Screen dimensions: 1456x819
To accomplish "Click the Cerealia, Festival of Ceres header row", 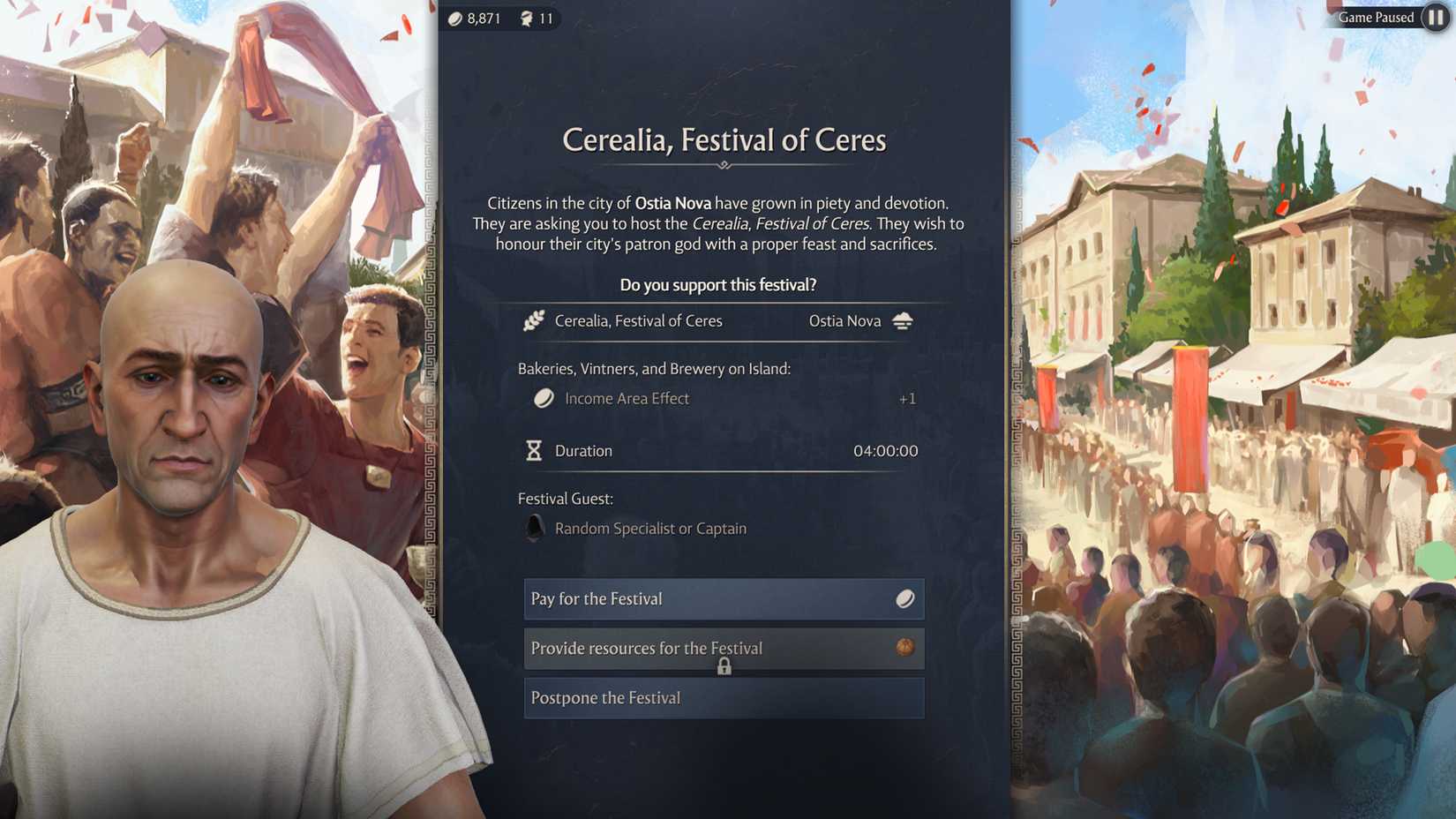I will pos(638,321).
